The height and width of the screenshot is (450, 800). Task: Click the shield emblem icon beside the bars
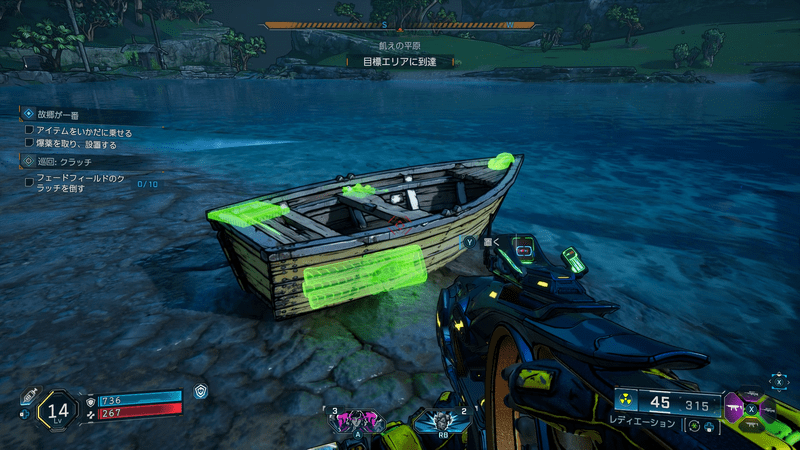click(x=201, y=391)
